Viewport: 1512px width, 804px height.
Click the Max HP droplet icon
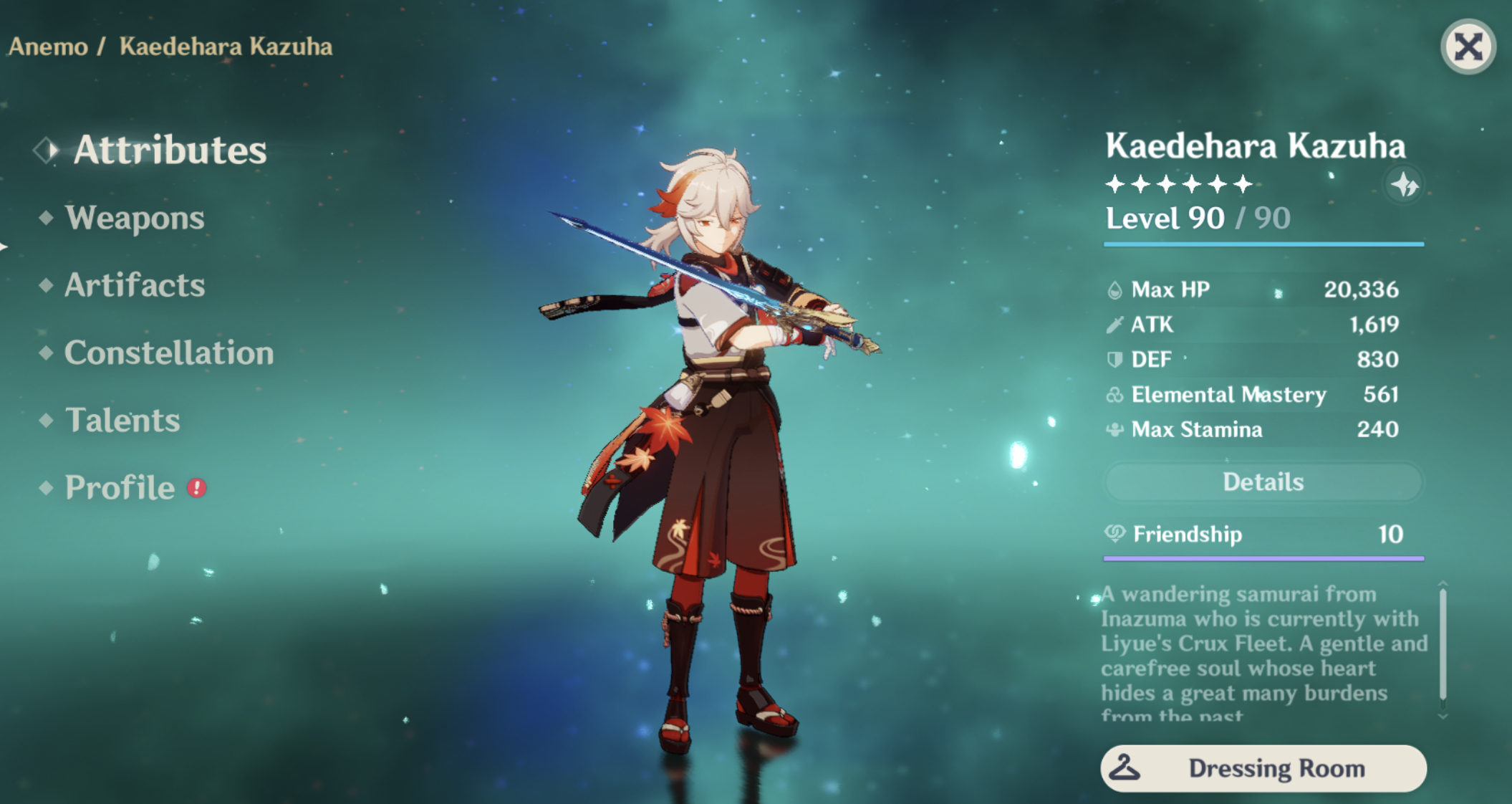(1114, 289)
